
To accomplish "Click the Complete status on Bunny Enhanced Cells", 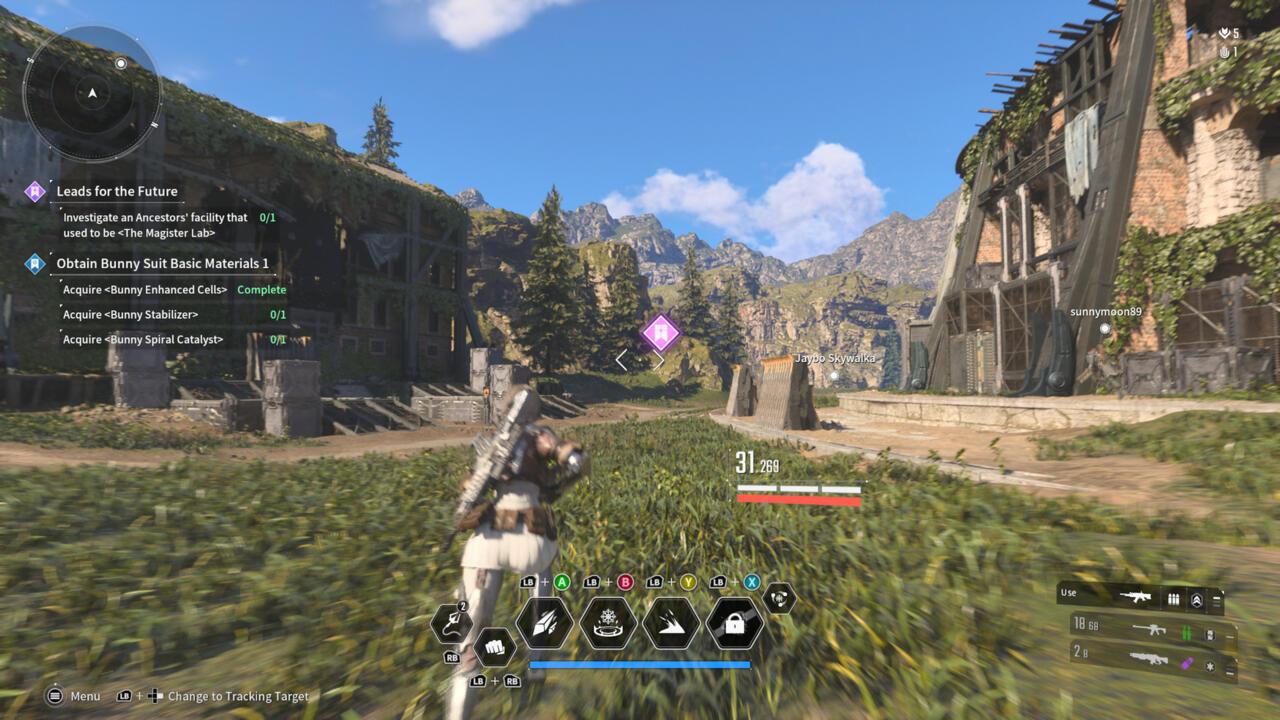I will [261, 289].
